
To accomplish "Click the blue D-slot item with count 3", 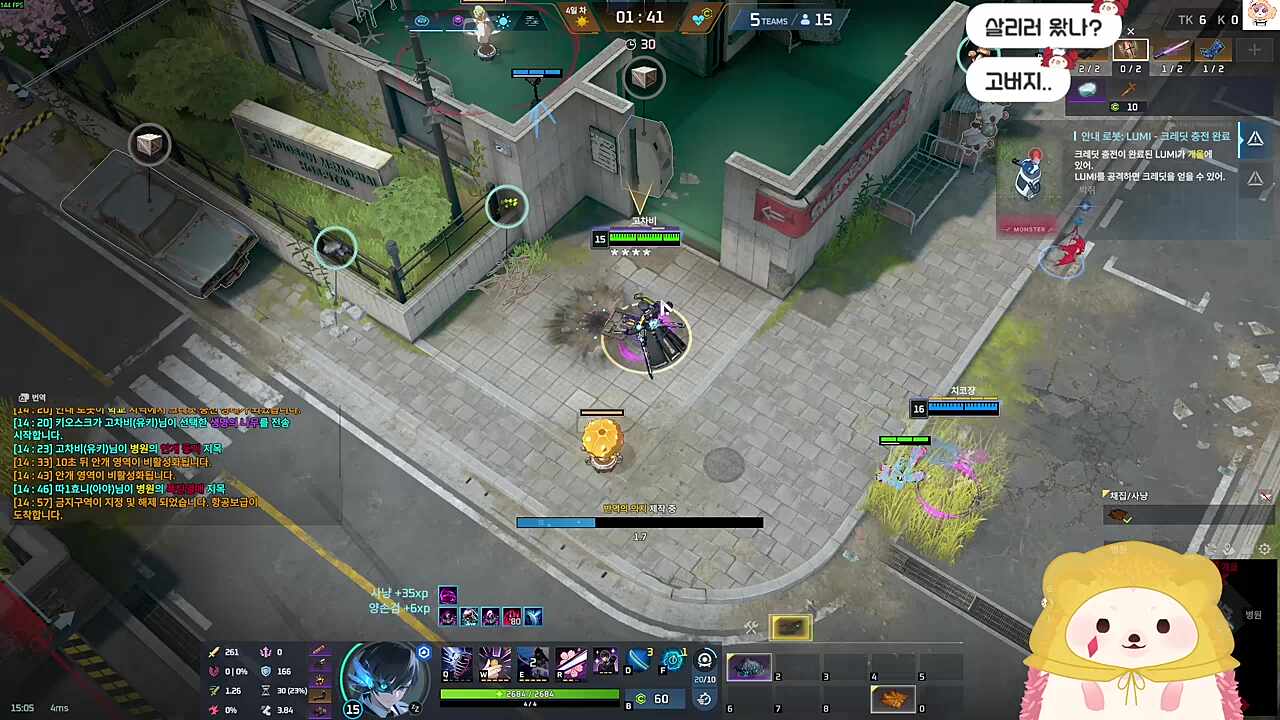I will click(x=638, y=660).
